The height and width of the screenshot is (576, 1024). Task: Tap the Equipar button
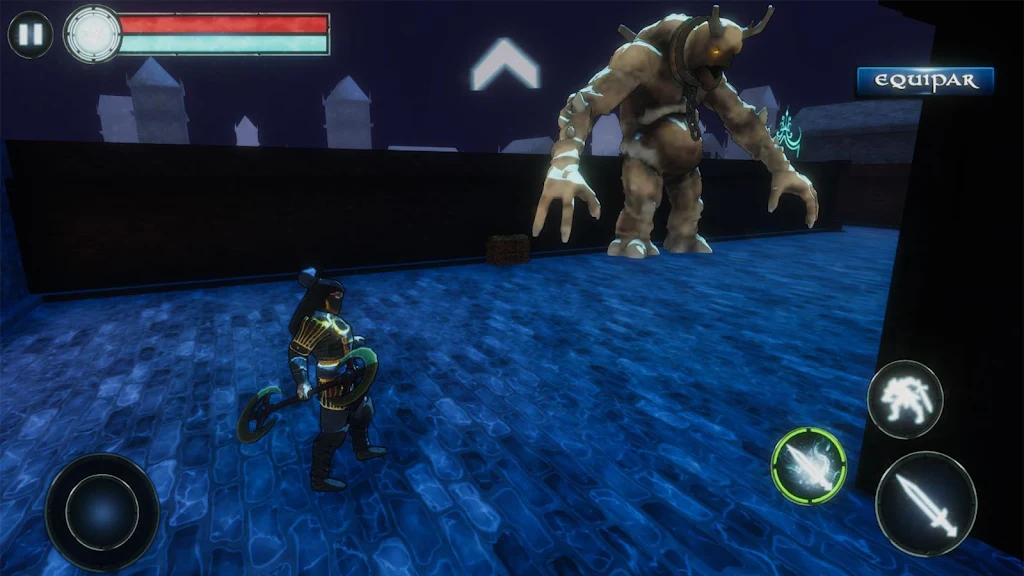(925, 81)
